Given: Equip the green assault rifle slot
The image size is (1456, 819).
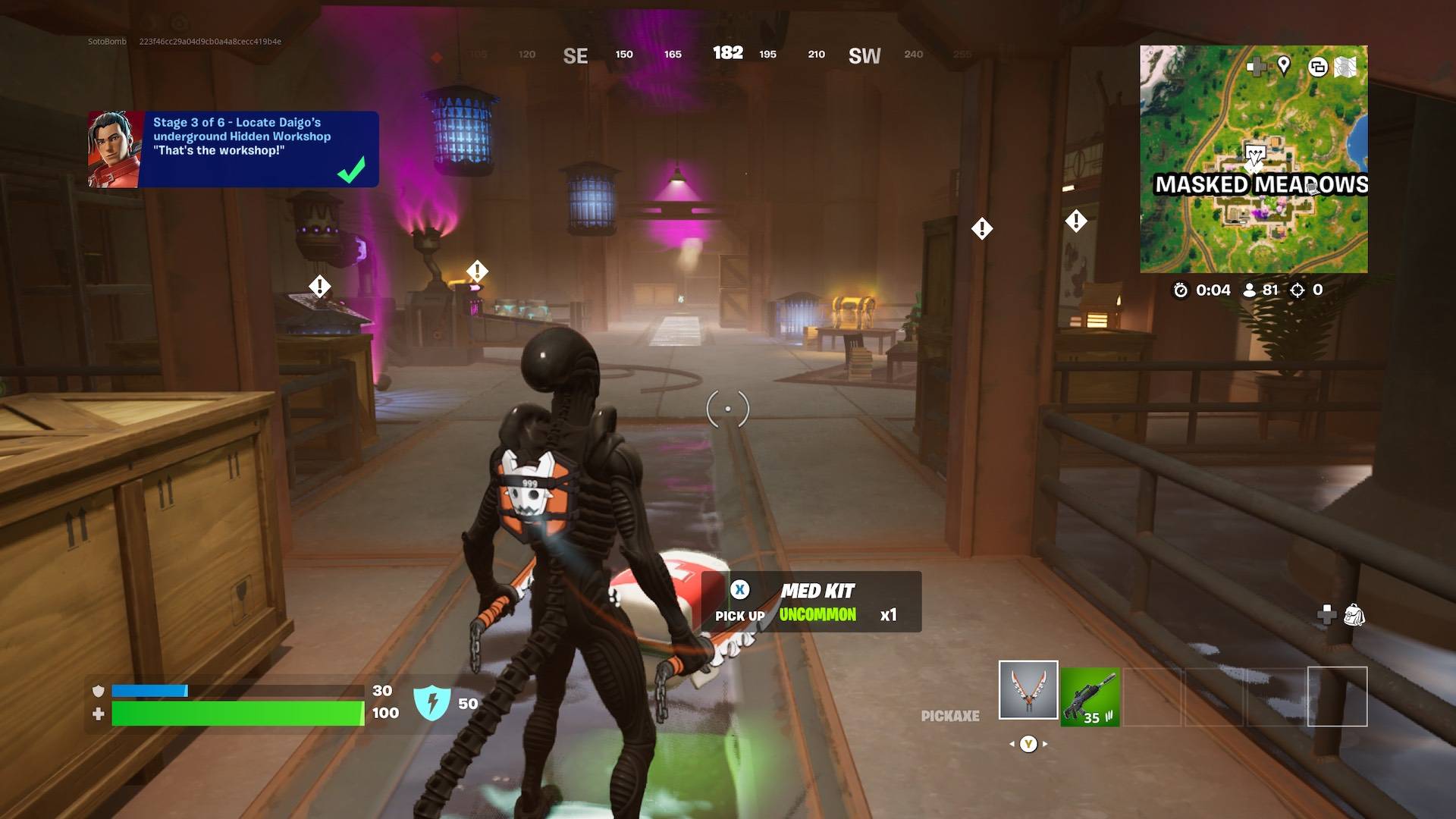Looking at the screenshot, I should click(1090, 697).
